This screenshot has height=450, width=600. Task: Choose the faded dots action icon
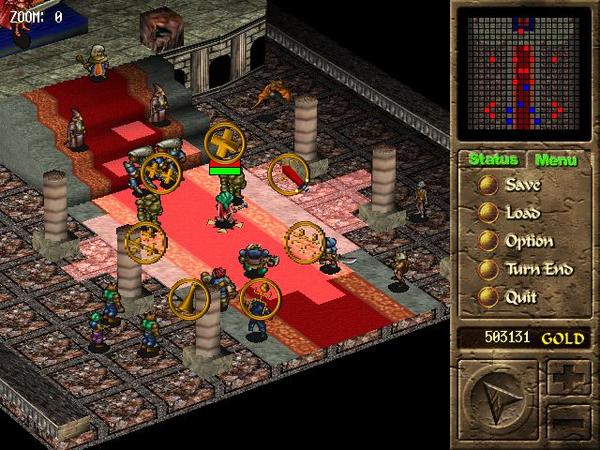point(304,241)
